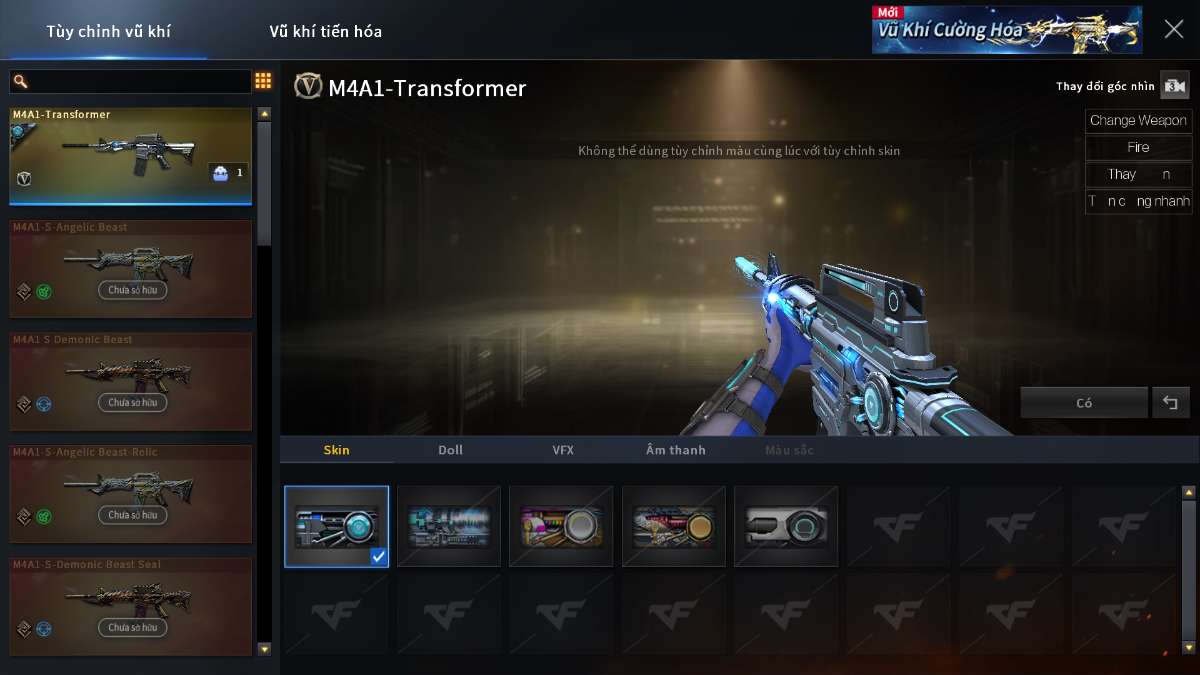Click the return arrow button

pyautogui.click(x=1170, y=403)
